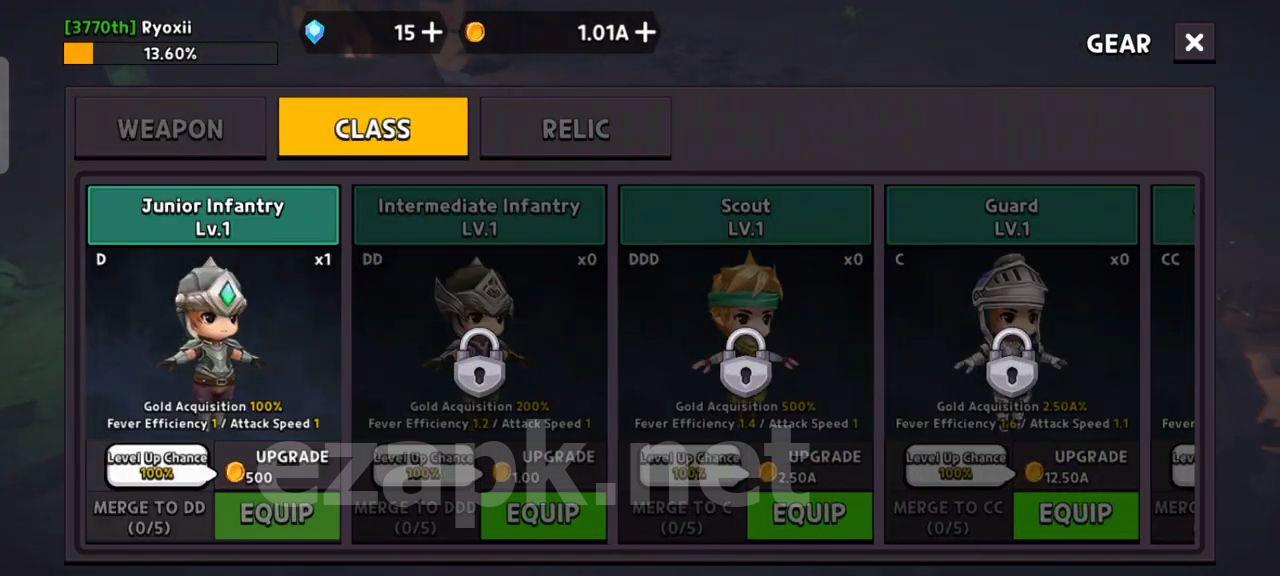This screenshot has width=1280, height=576.
Task: Switch to the Weapon tab
Action: click(x=170, y=128)
